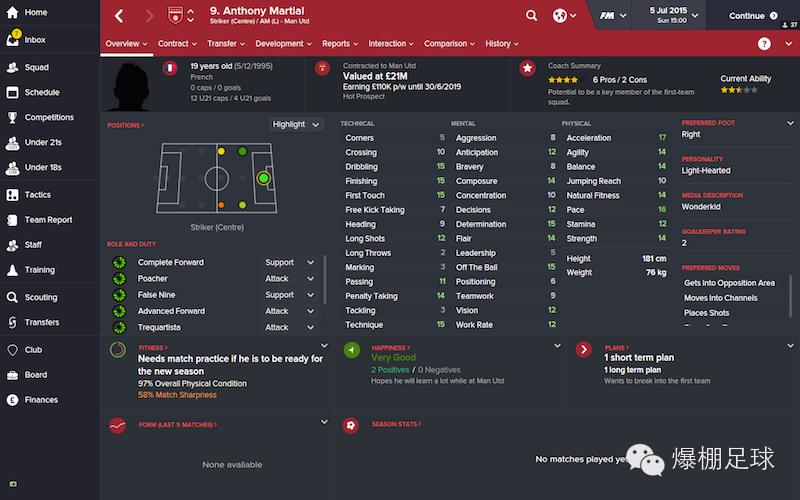Screen dimensions: 800x500
Task: Open the Schedule page
Action: (x=41, y=91)
